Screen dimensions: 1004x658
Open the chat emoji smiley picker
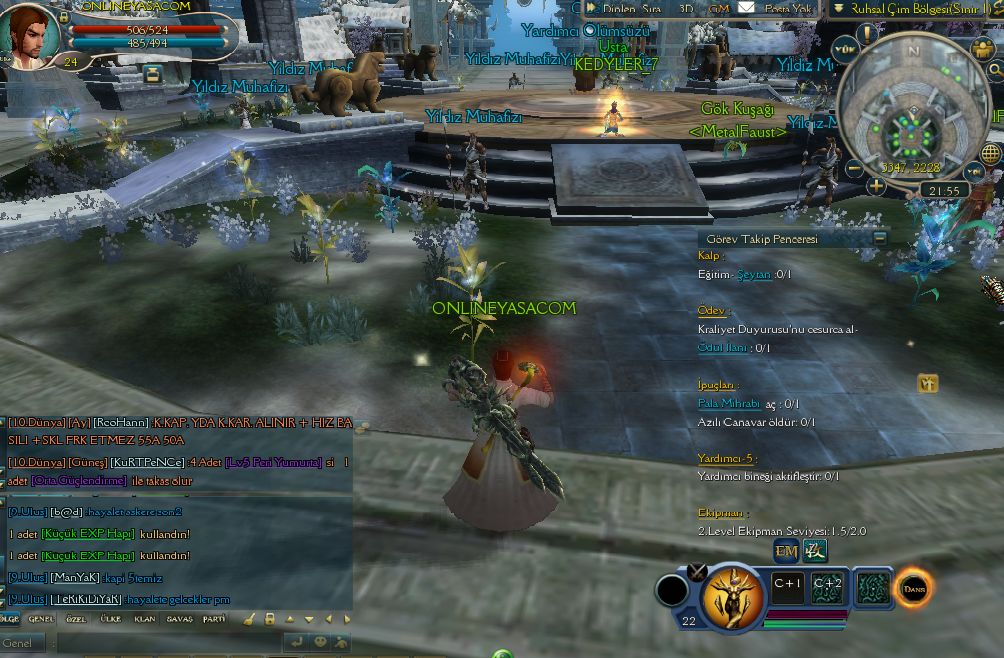pyautogui.click(x=321, y=642)
